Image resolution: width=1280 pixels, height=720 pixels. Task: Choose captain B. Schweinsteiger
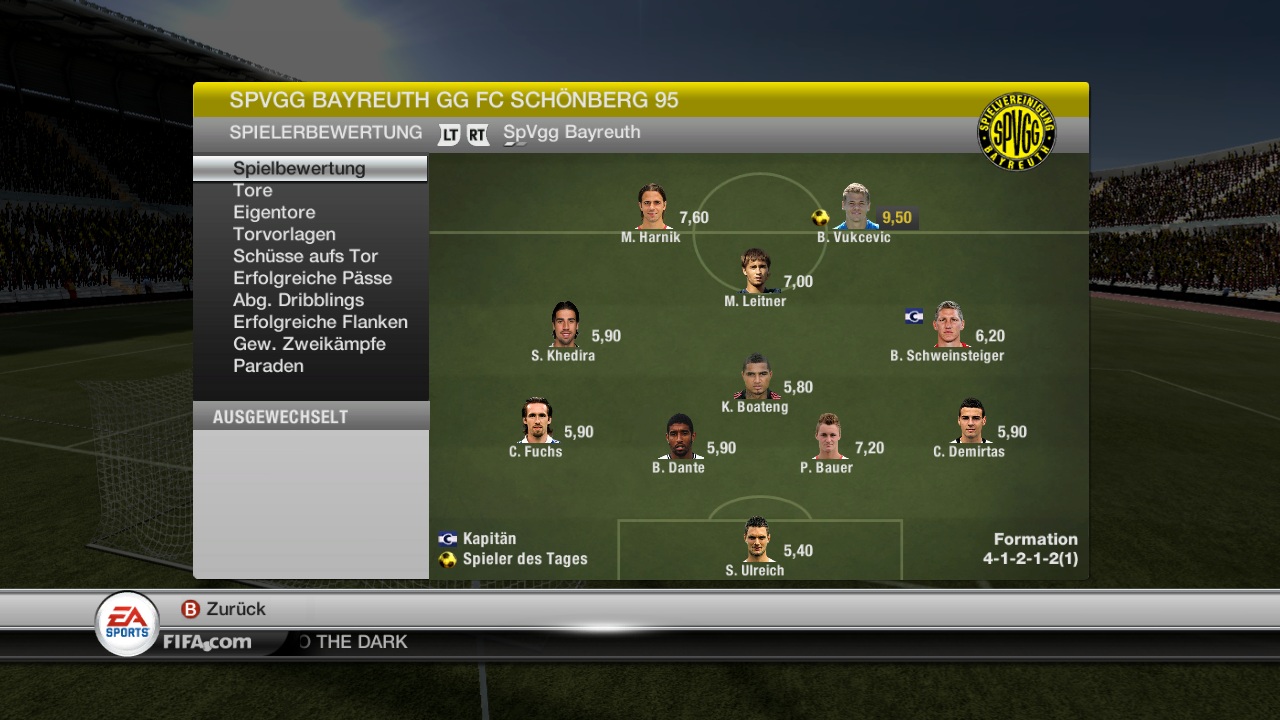[949, 325]
